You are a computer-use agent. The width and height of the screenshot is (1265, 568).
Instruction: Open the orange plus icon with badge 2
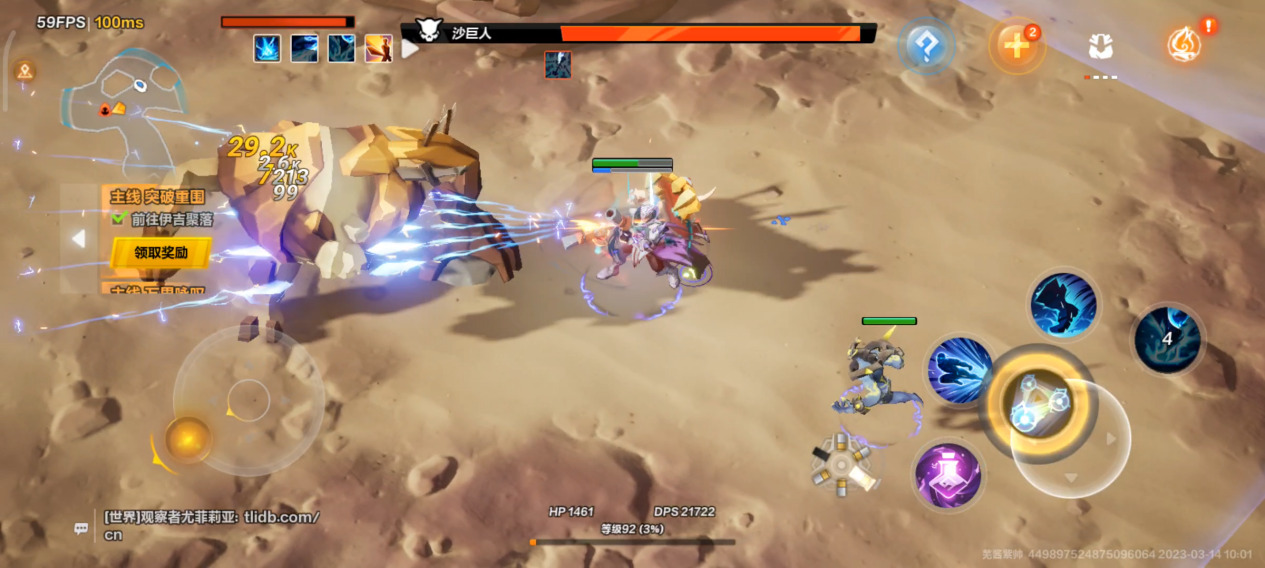coord(1017,46)
